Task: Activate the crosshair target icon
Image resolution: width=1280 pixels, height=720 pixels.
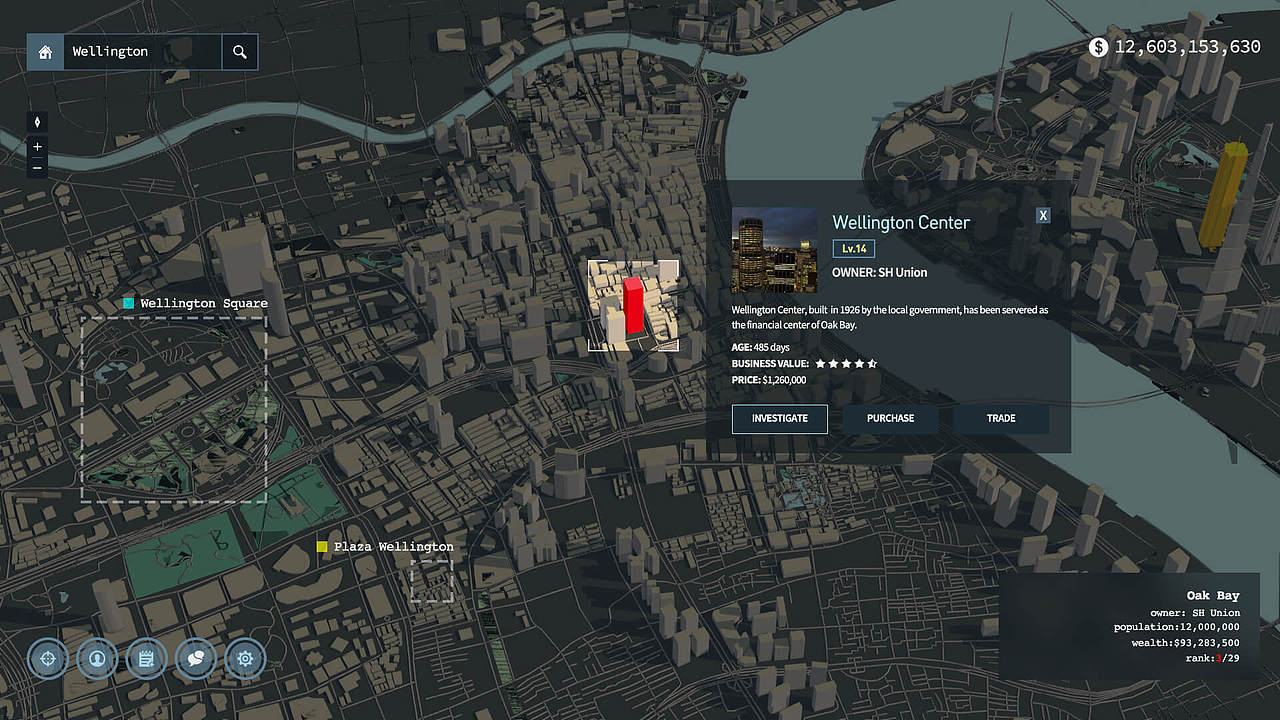Action: pyautogui.click(x=48, y=659)
